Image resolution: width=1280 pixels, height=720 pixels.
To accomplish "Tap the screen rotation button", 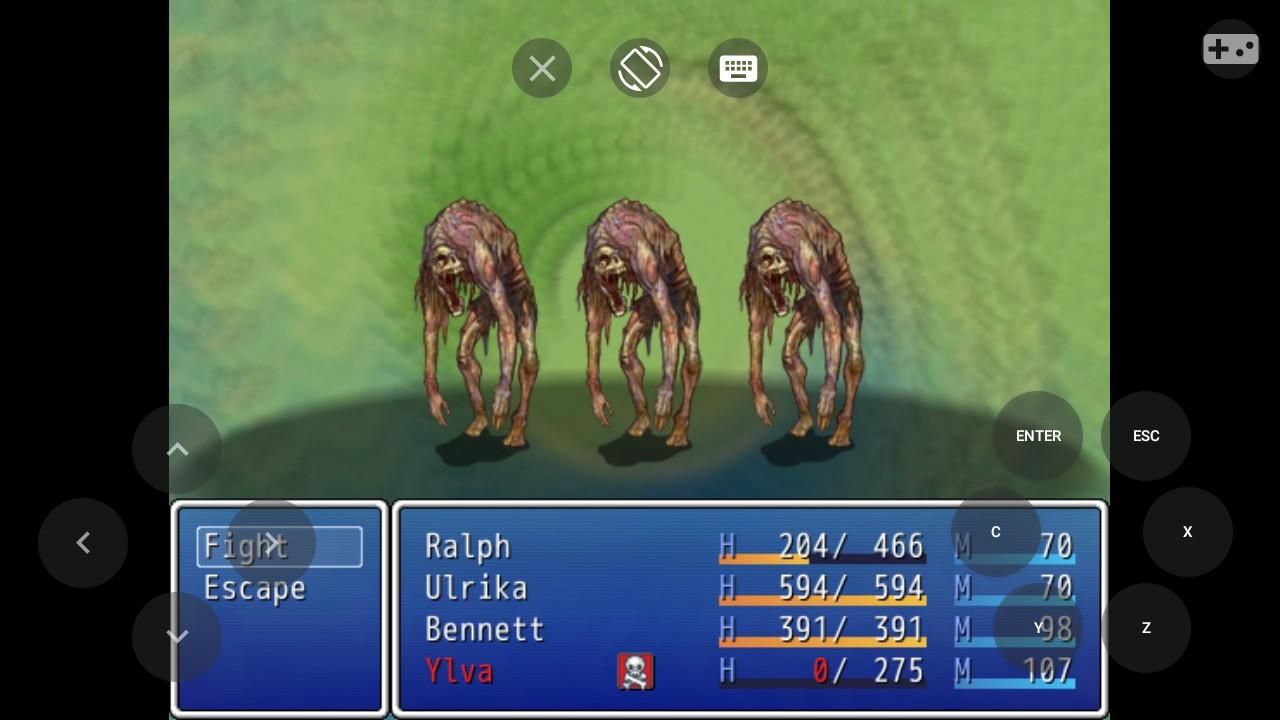I will [x=640, y=68].
